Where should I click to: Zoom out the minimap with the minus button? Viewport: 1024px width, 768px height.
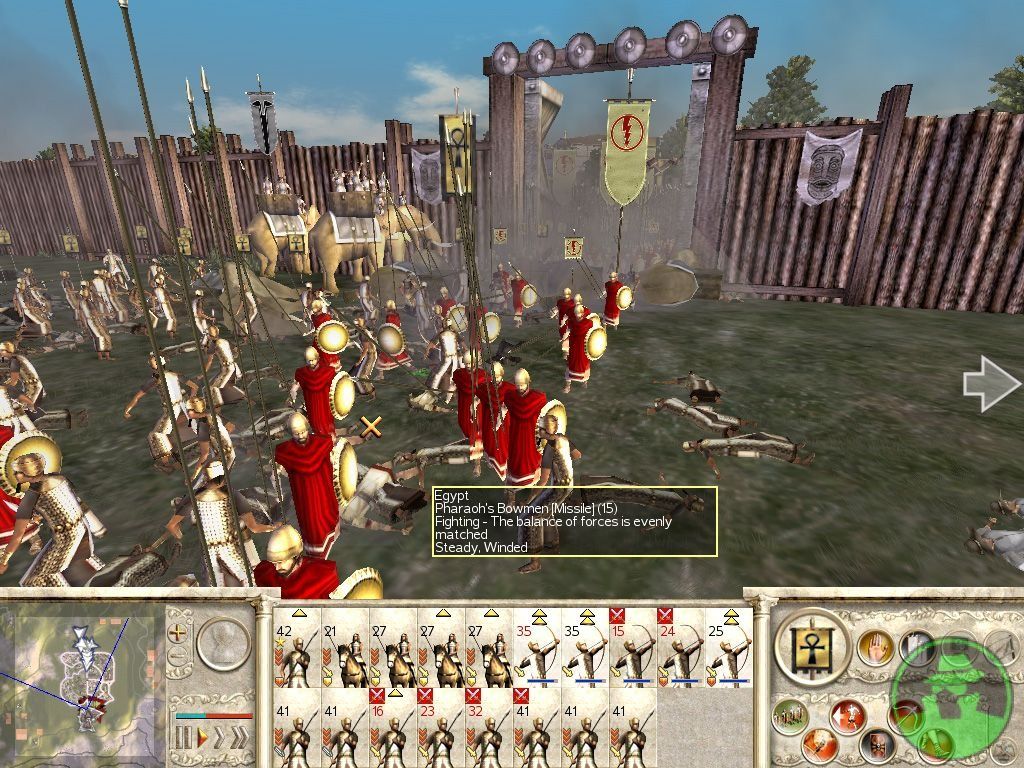click(179, 657)
